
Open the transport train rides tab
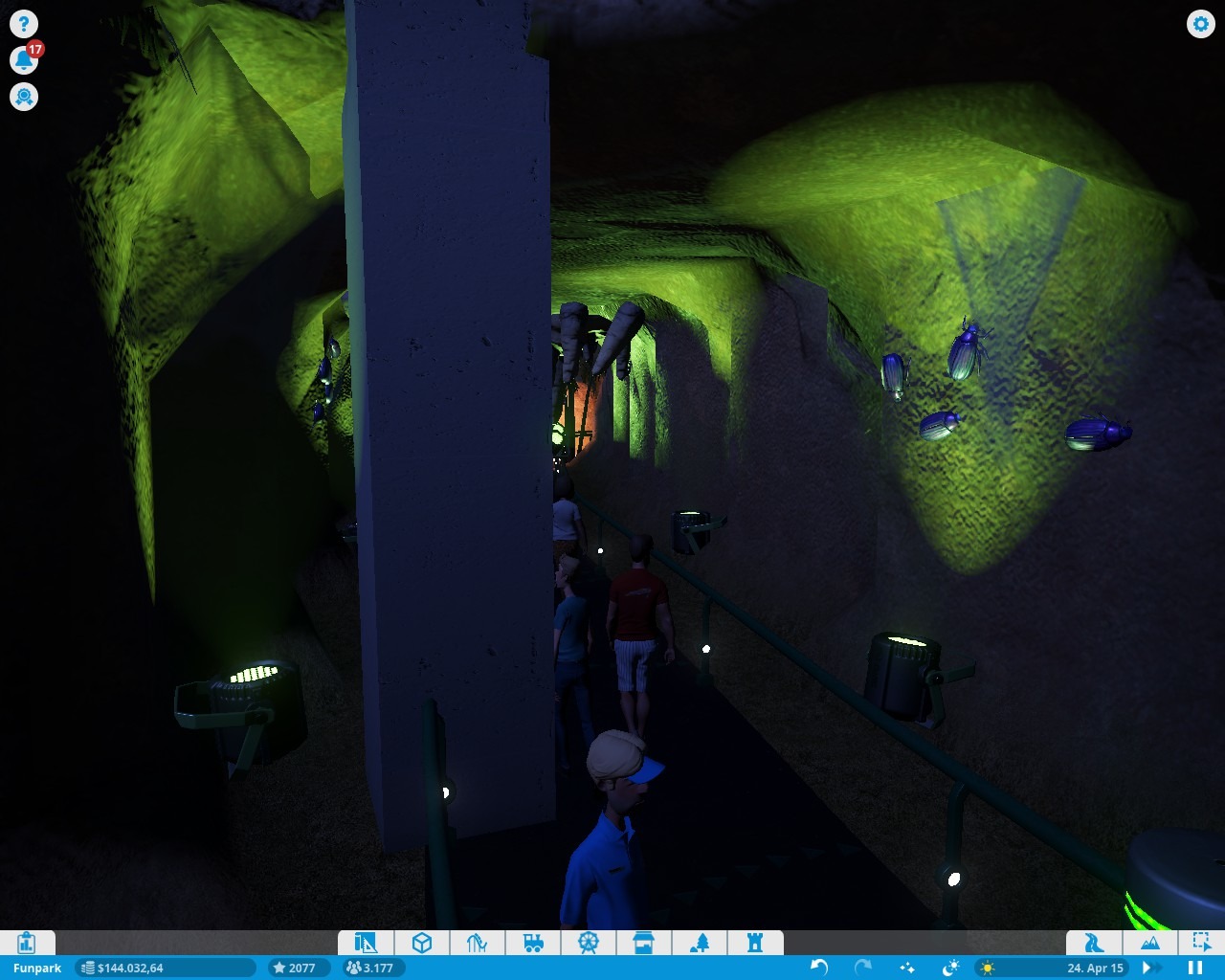533,943
